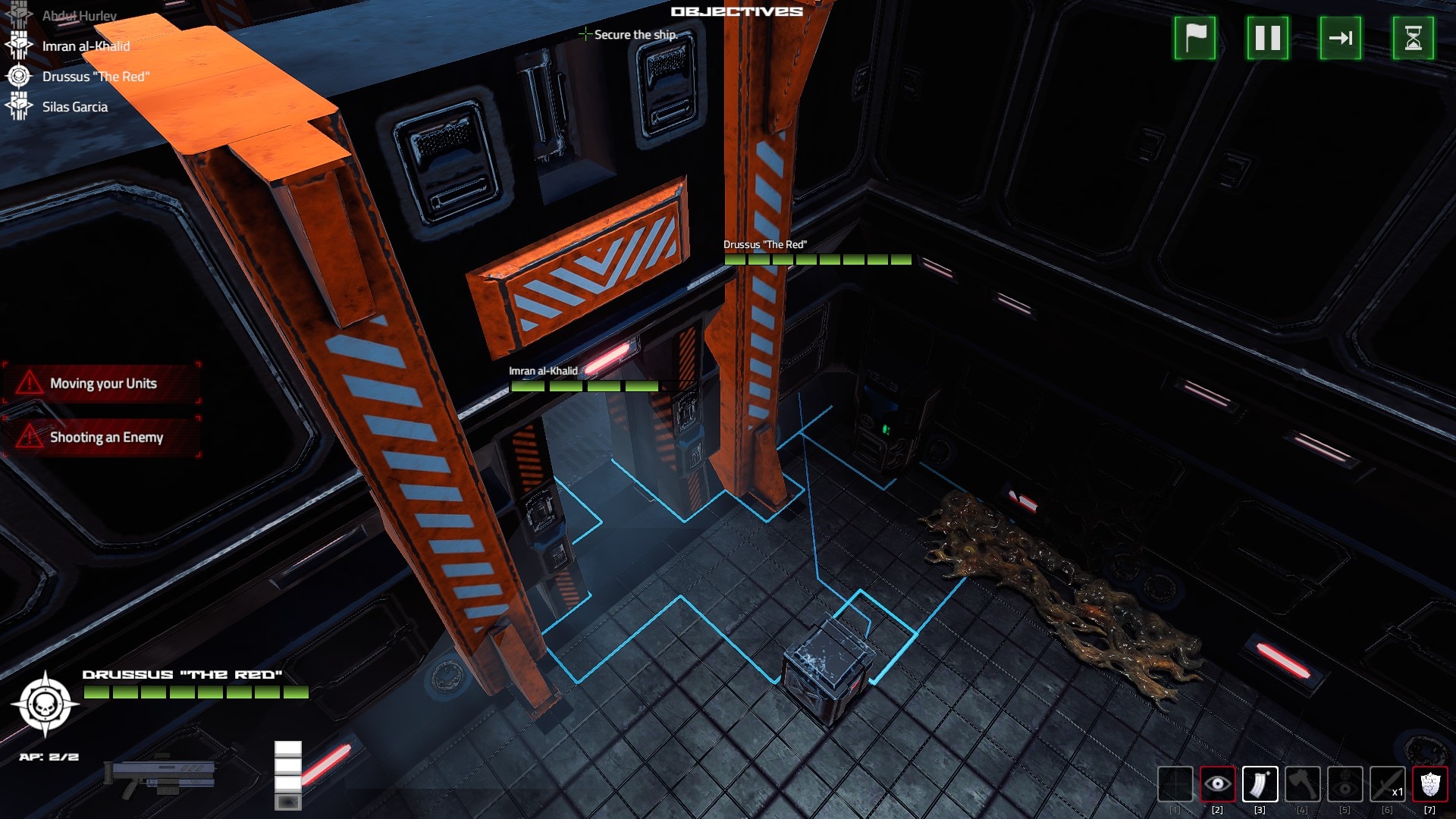Select Imran al-Khalid in the squad list

pos(85,46)
